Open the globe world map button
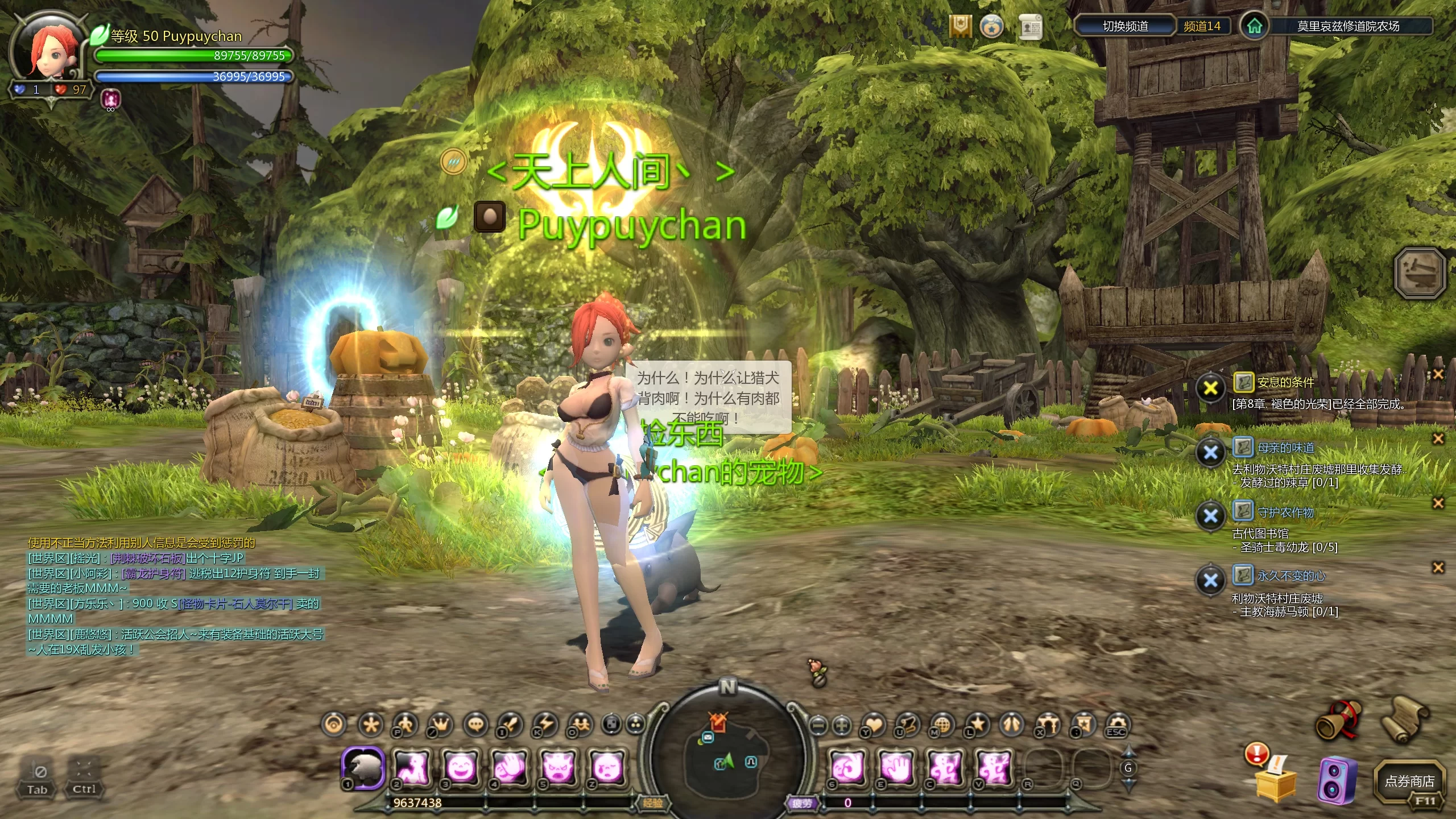Image resolution: width=1456 pixels, height=819 pixels. 942,725
